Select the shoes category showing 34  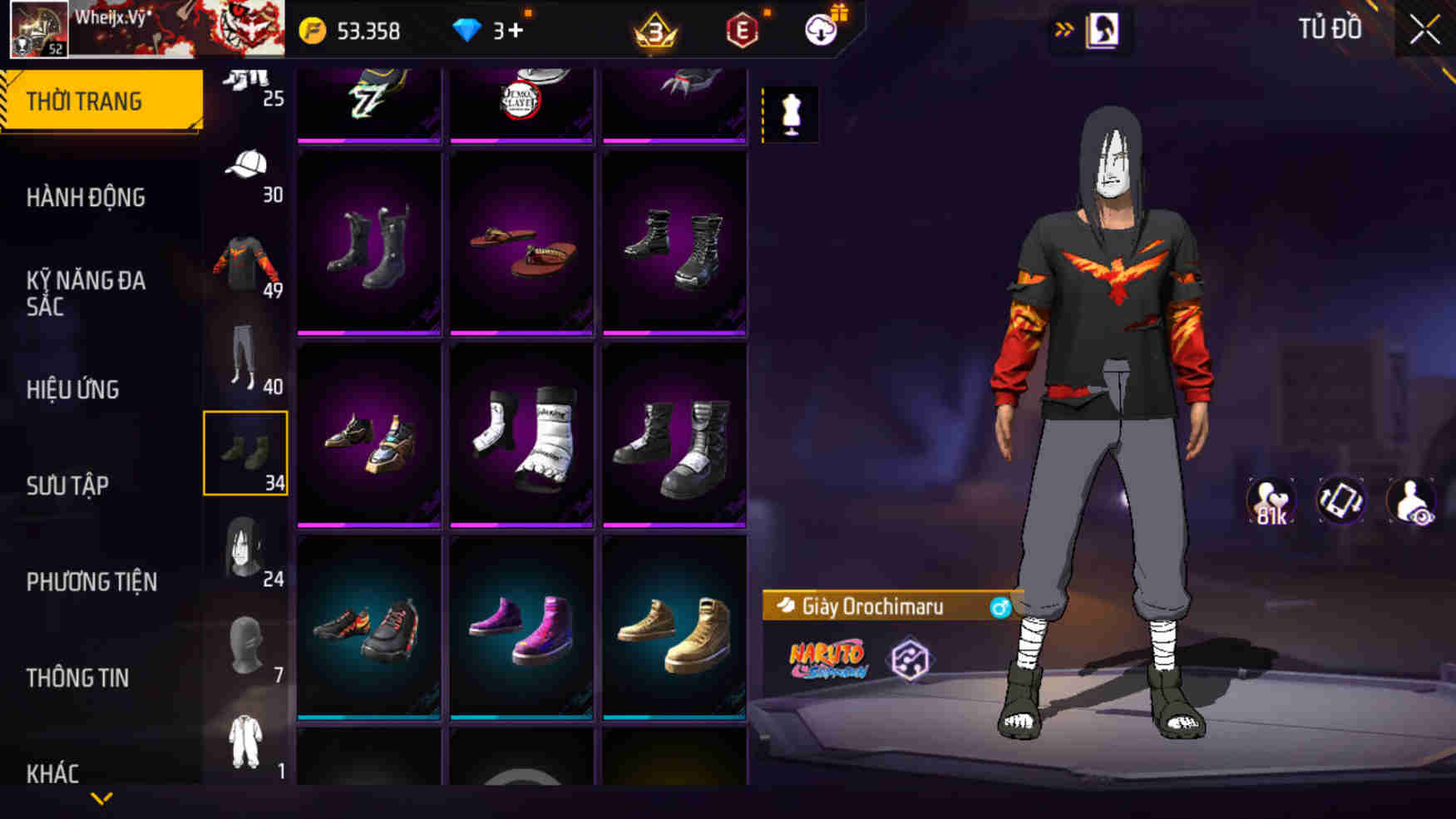(245, 453)
